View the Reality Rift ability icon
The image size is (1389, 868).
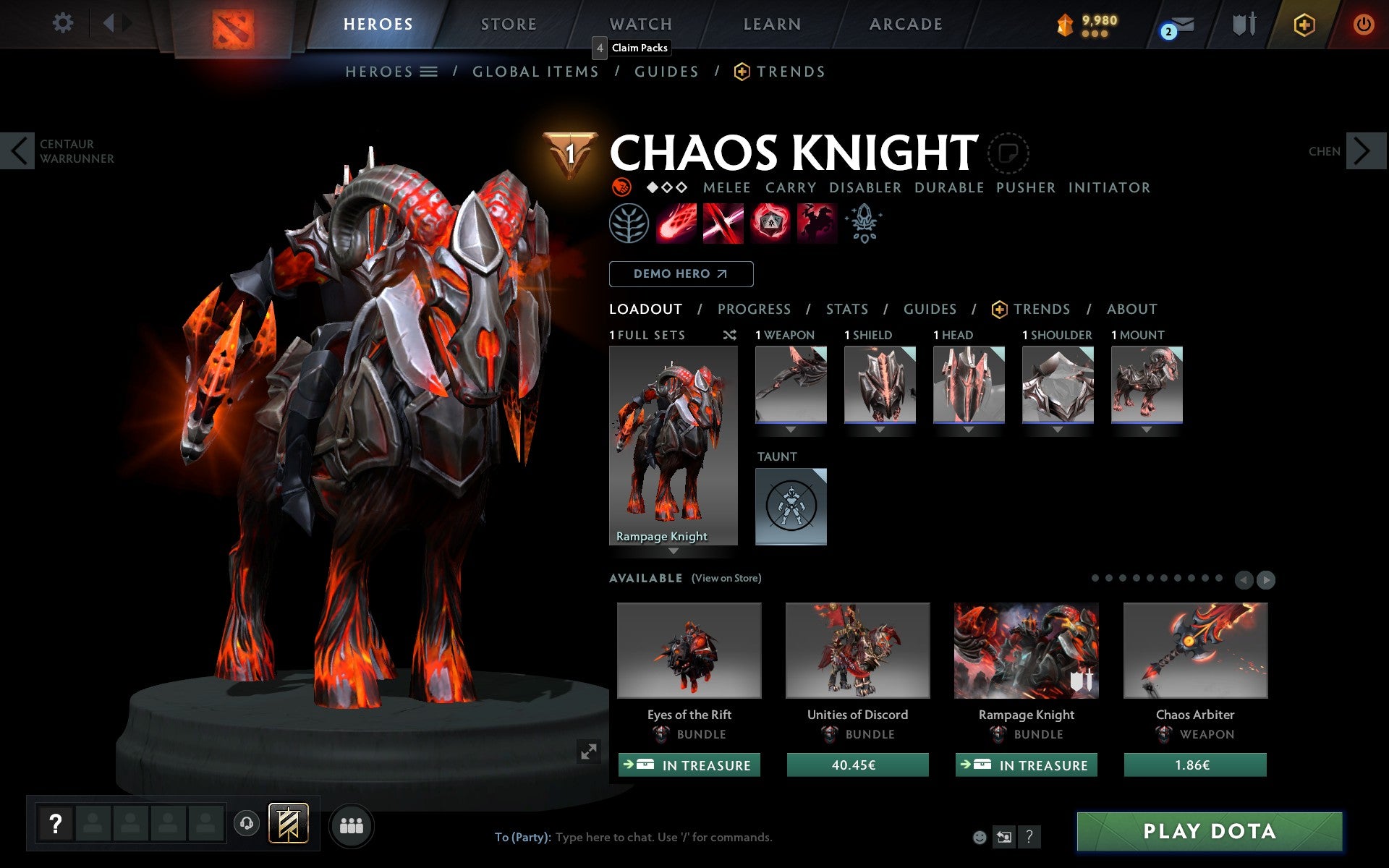tap(723, 223)
